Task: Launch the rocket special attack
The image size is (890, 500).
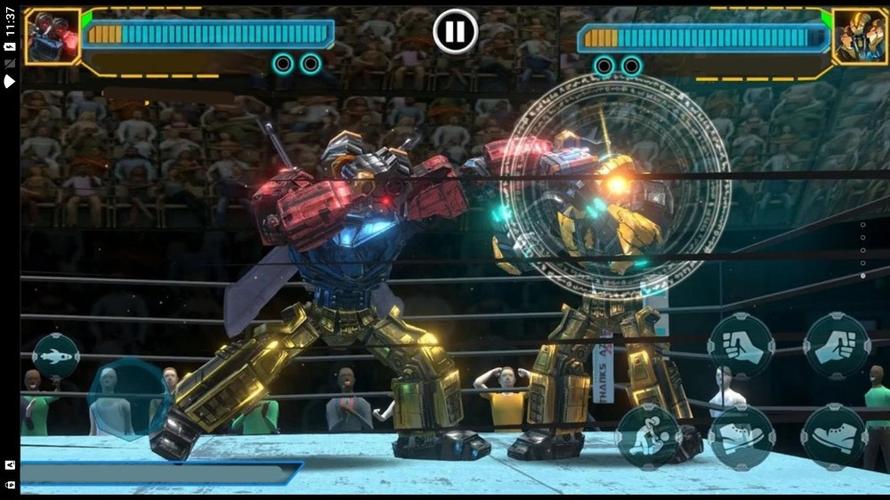Action: (56, 356)
